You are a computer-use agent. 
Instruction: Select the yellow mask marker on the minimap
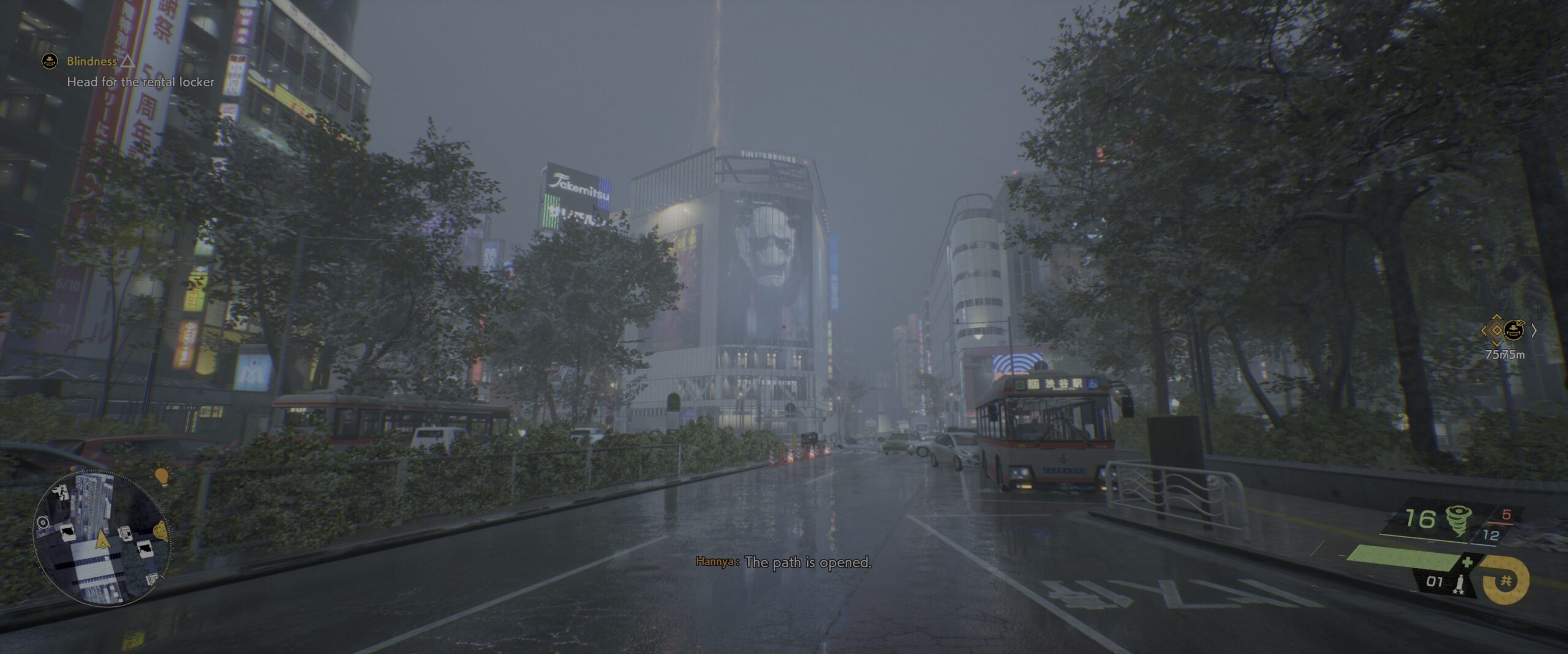[x=160, y=530]
